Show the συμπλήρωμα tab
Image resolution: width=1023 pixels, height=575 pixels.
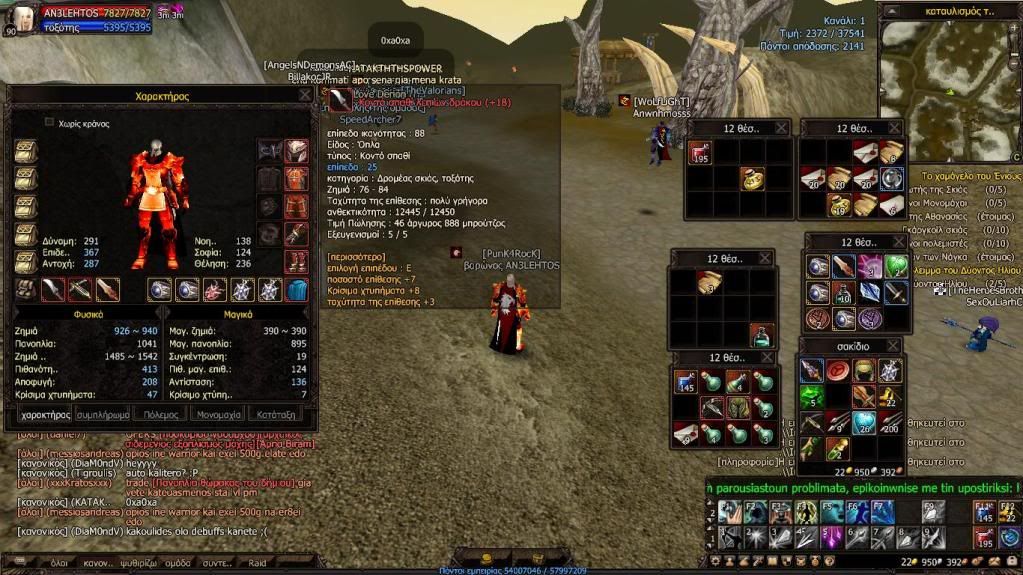(x=103, y=413)
